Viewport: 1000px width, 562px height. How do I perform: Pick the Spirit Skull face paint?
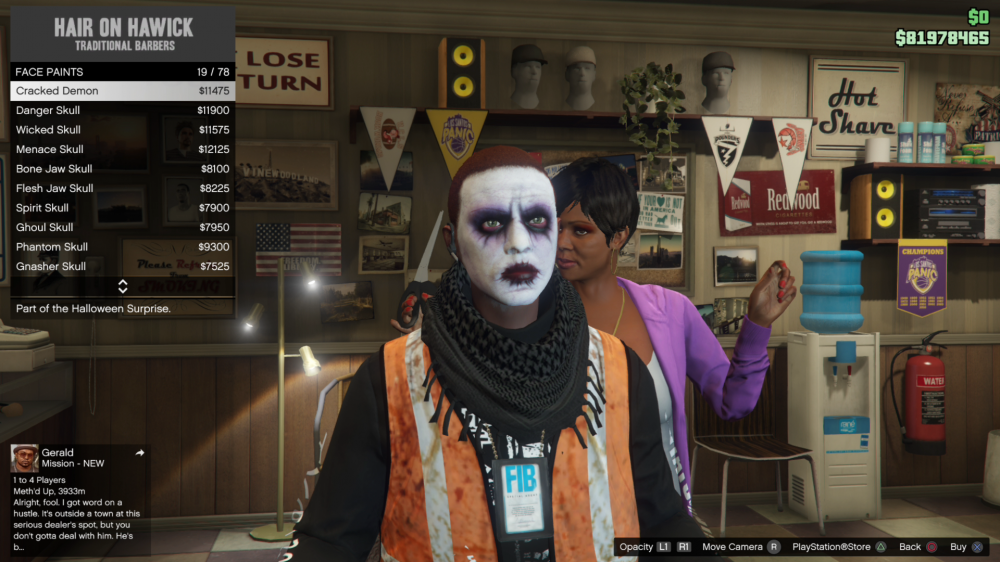122,208
